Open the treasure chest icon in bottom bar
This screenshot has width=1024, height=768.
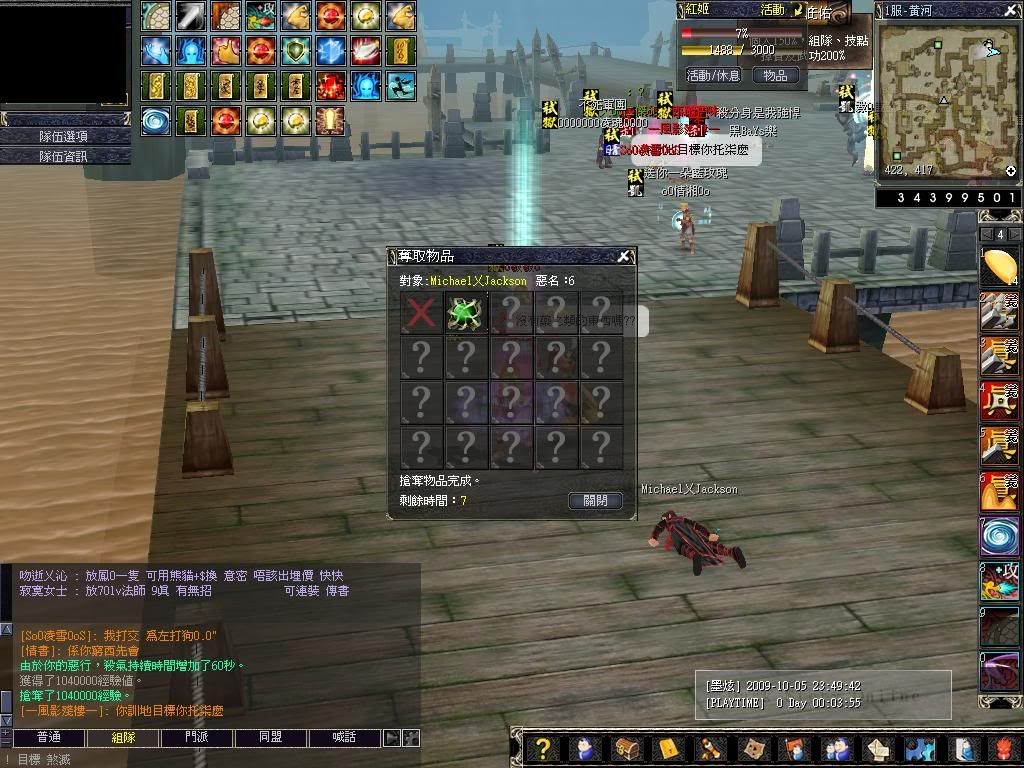click(627, 748)
